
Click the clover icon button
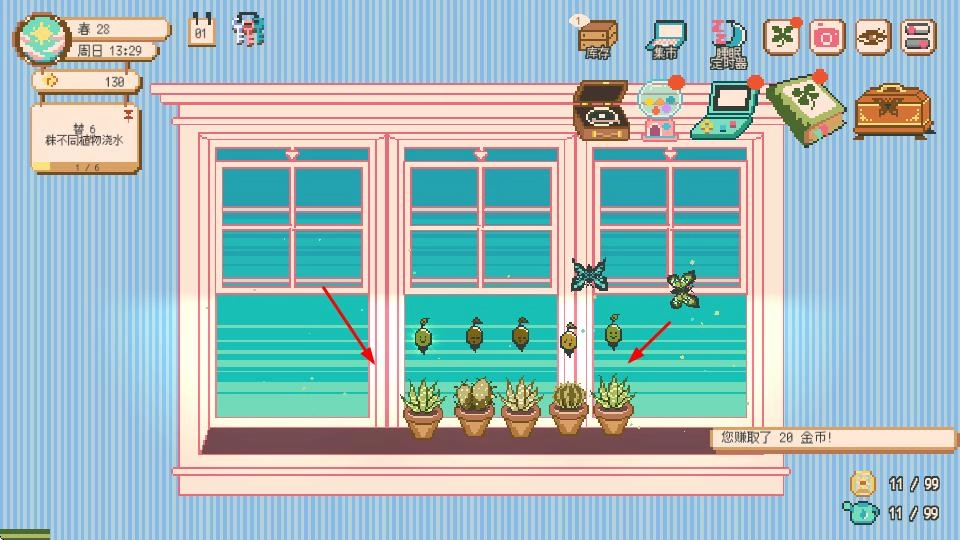point(782,37)
